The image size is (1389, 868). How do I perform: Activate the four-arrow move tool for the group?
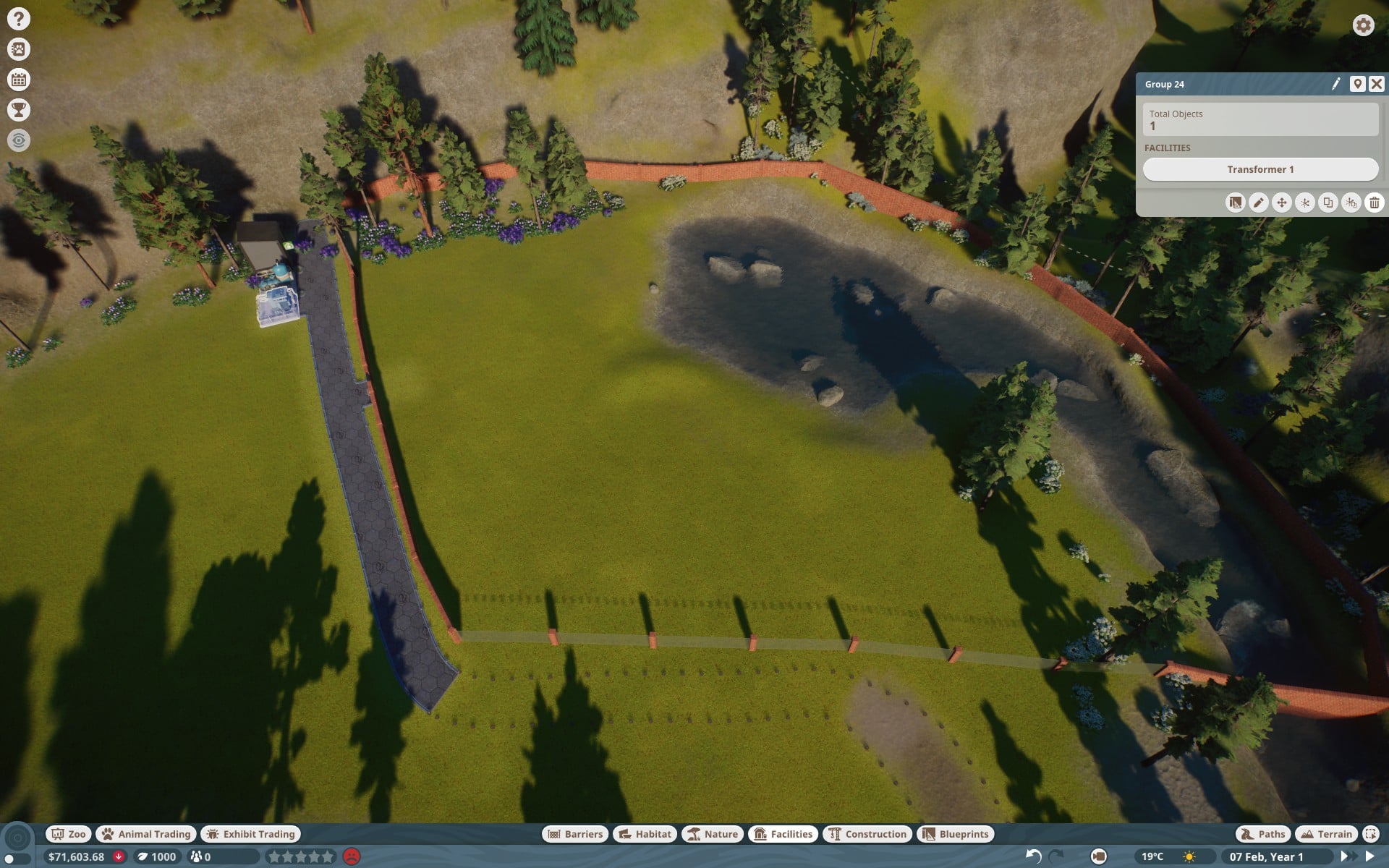(1281, 203)
